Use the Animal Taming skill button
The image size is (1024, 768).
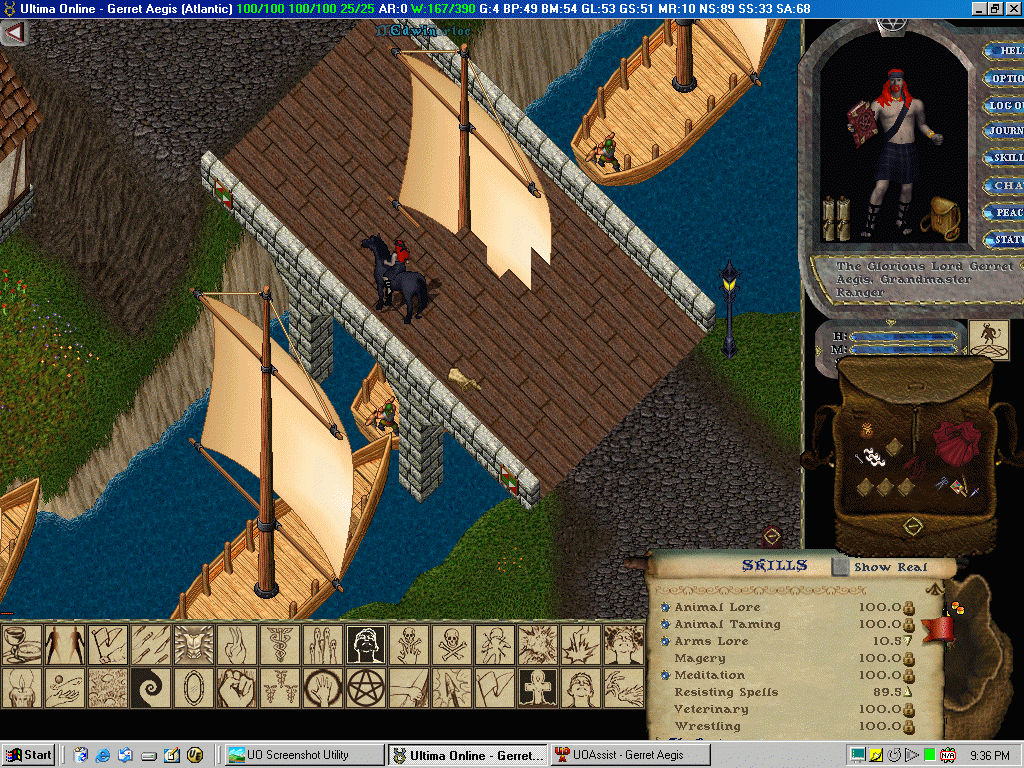click(666, 624)
